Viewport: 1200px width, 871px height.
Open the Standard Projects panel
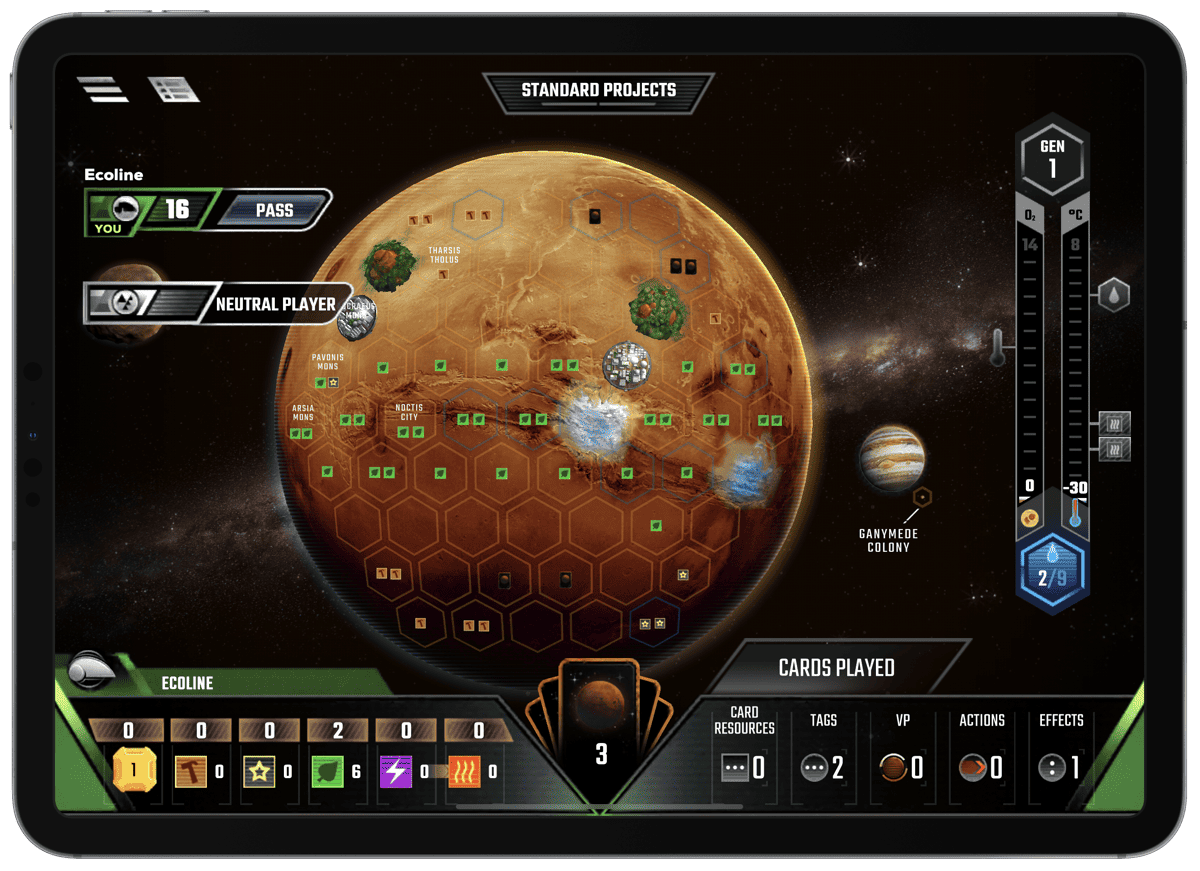click(x=598, y=91)
